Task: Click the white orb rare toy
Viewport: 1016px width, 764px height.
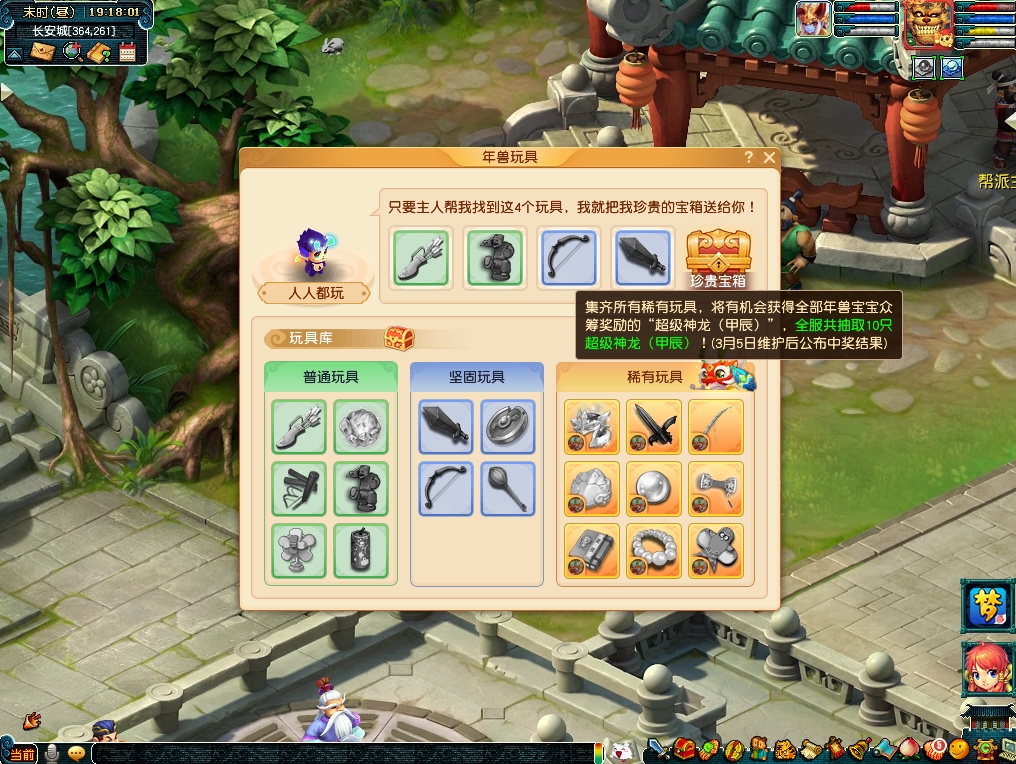Action: point(655,489)
